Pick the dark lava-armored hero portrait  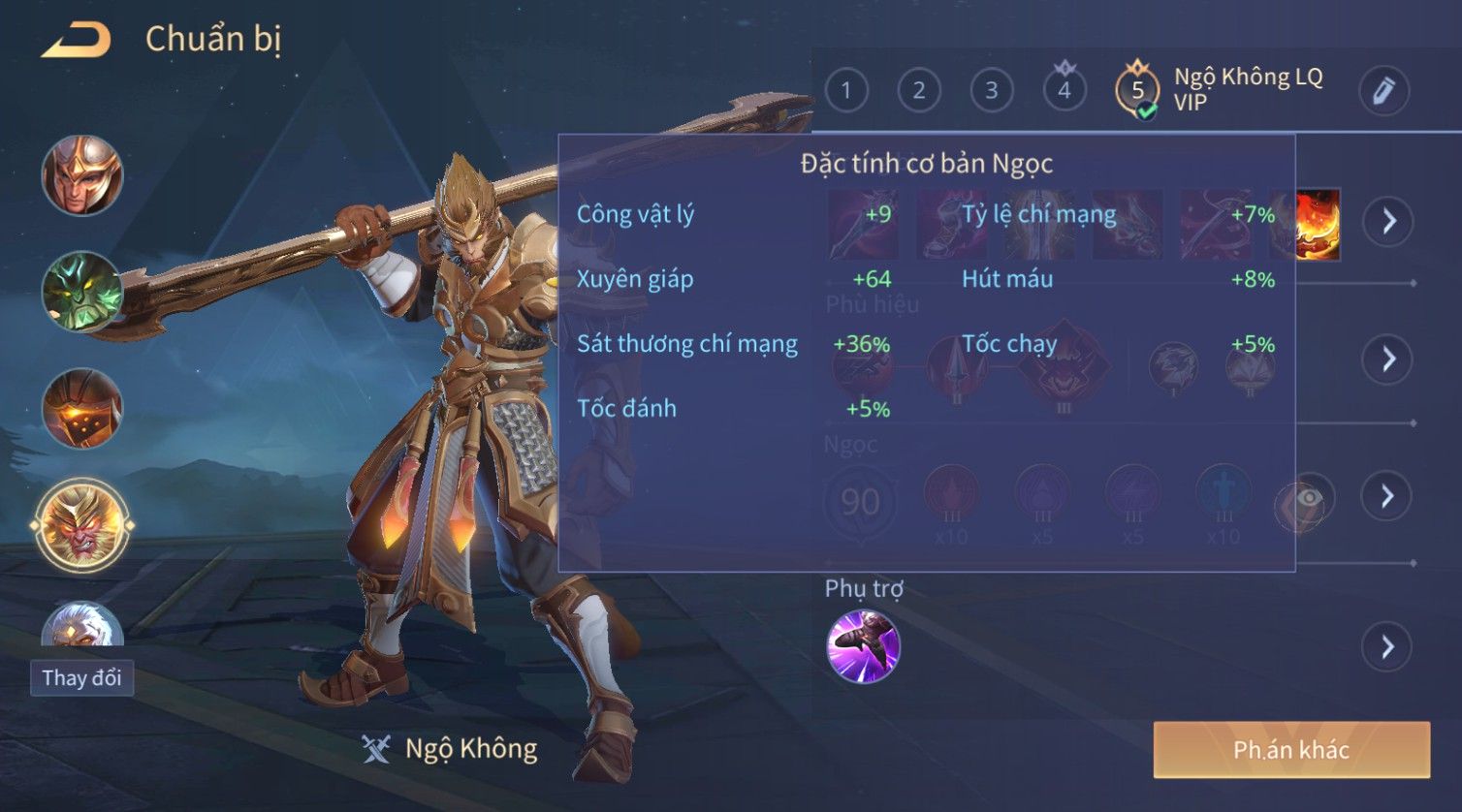click(x=82, y=407)
